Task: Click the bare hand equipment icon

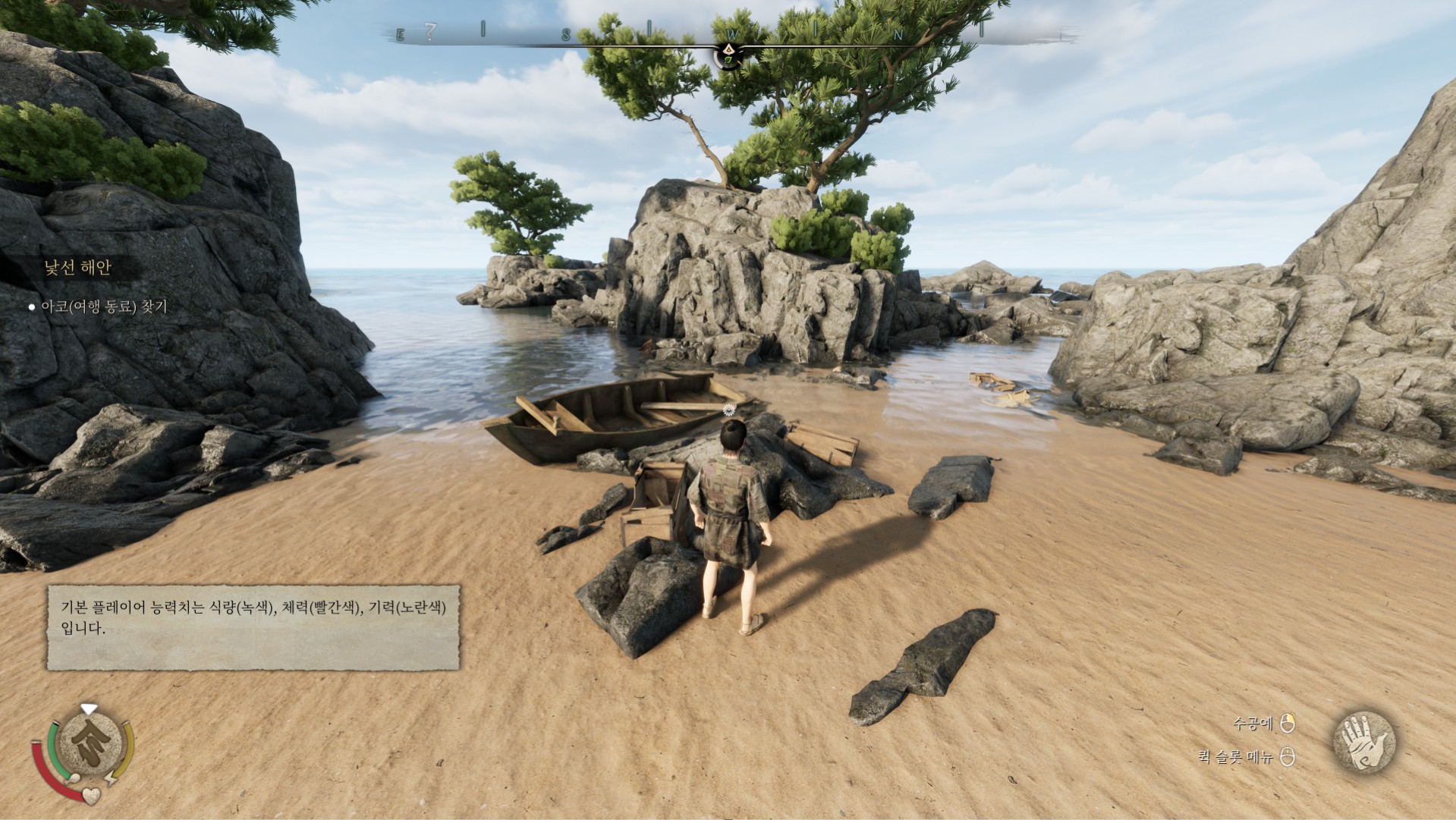Action: [x=1363, y=741]
